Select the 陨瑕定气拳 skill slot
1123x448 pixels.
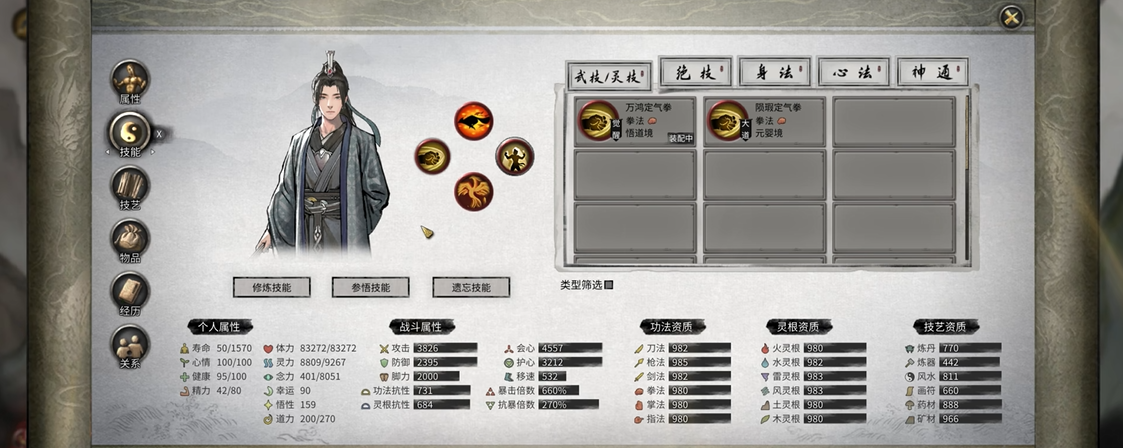(765, 121)
